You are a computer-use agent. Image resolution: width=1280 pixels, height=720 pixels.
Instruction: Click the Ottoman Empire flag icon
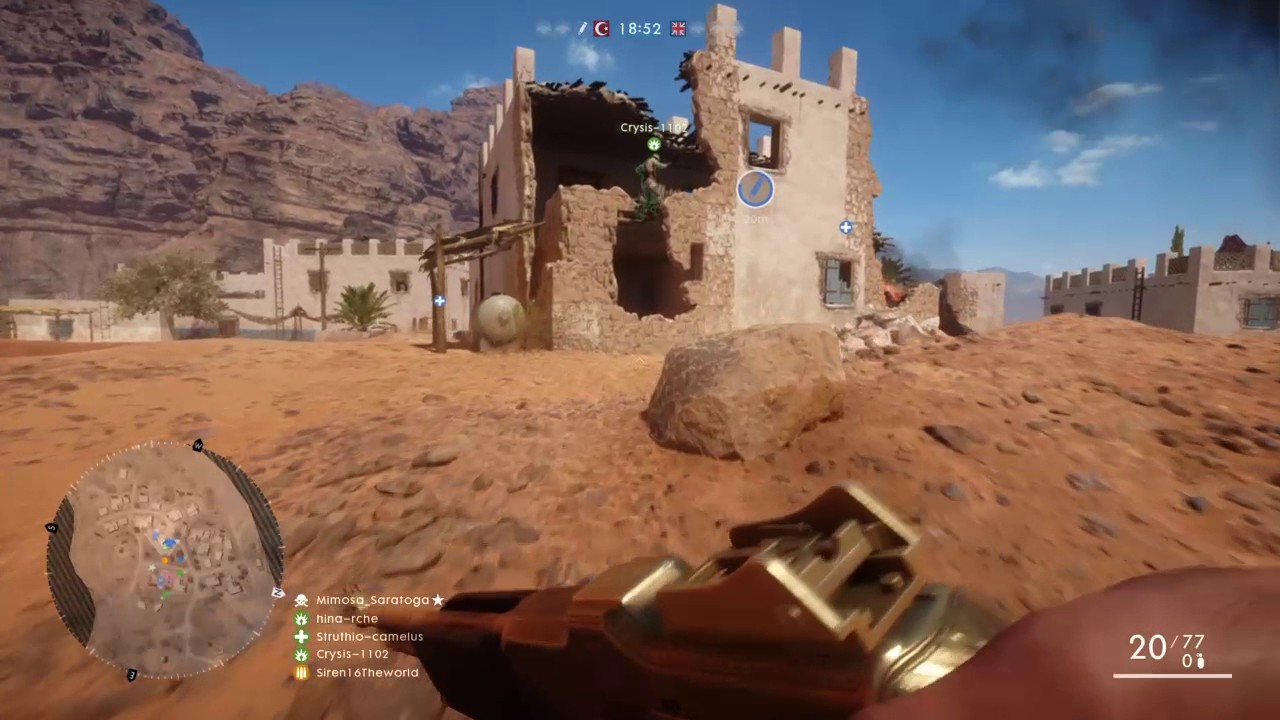(601, 28)
